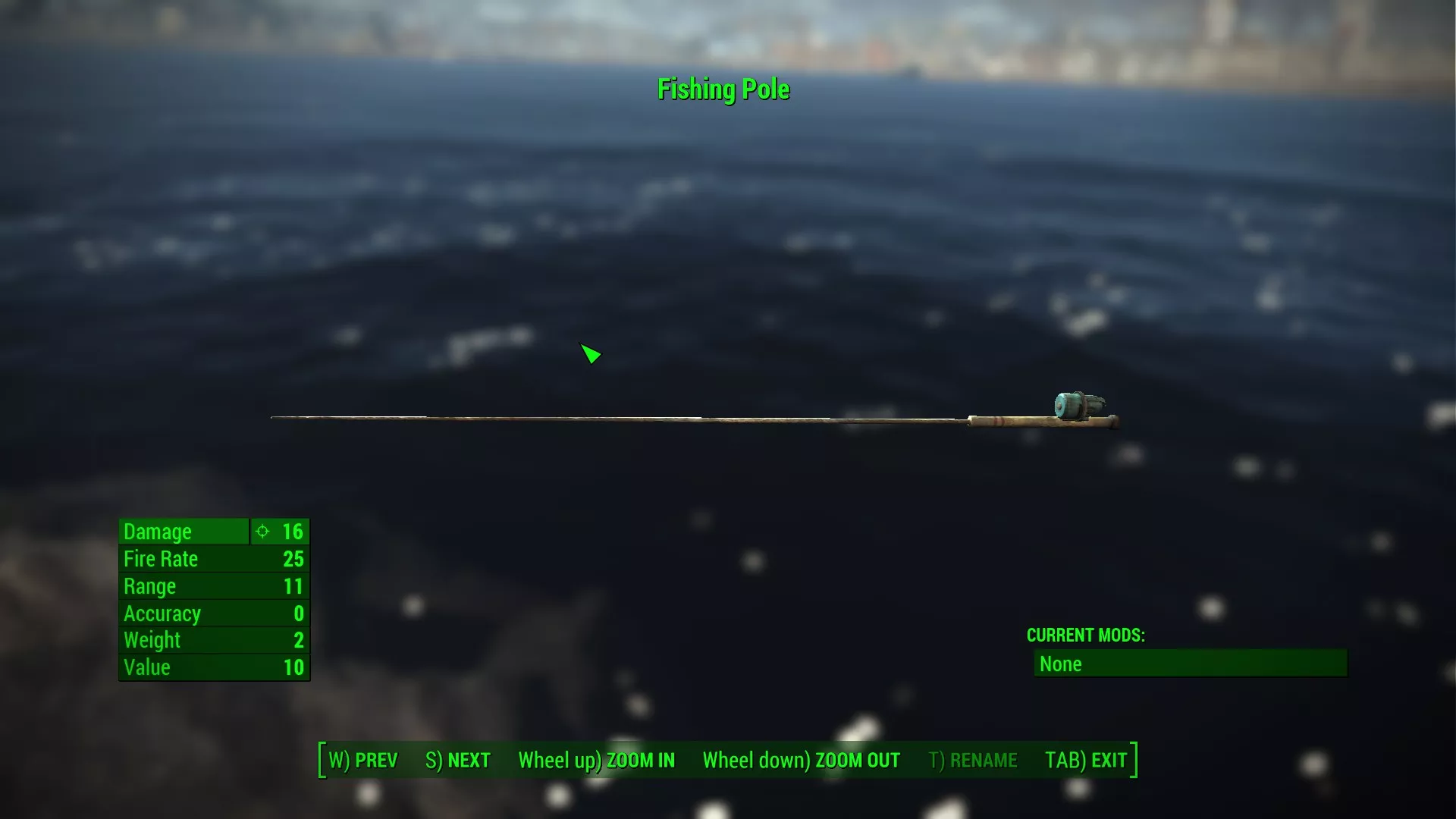Close the inspect view with EXIT
1456x819 pixels.
coord(1086,760)
